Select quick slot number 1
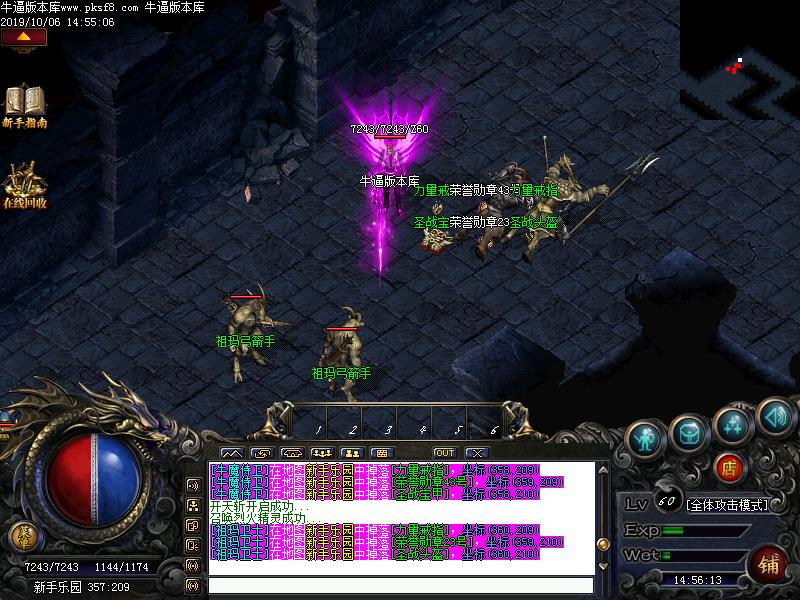 coord(318,430)
